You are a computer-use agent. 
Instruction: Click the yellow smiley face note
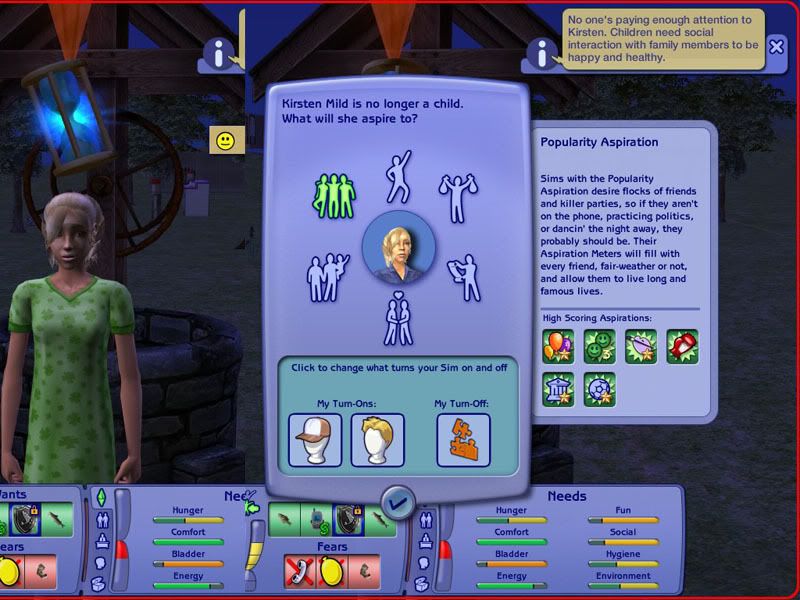click(x=227, y=140)
